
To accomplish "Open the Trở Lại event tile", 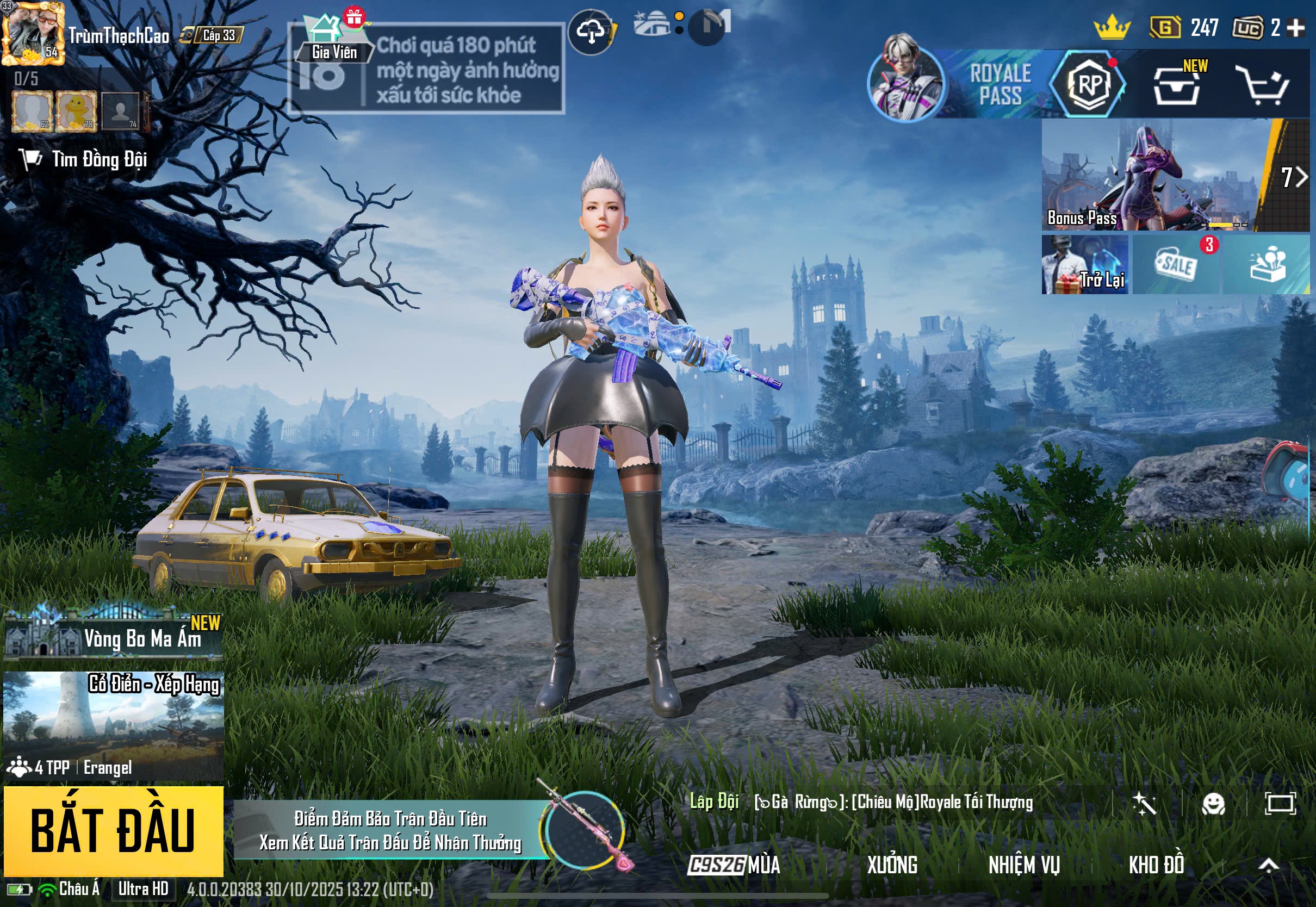I will click(x=1084, y=265).
